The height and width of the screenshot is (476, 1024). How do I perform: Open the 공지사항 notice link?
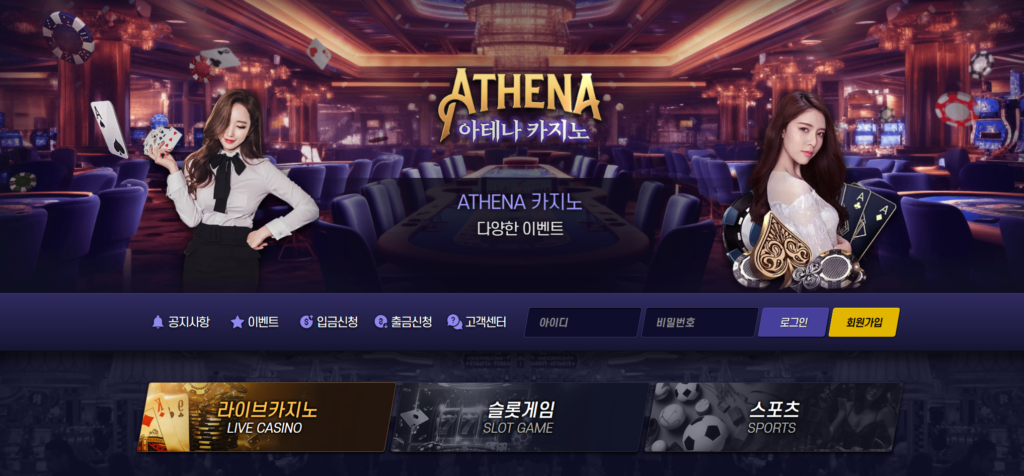[181, 322]
